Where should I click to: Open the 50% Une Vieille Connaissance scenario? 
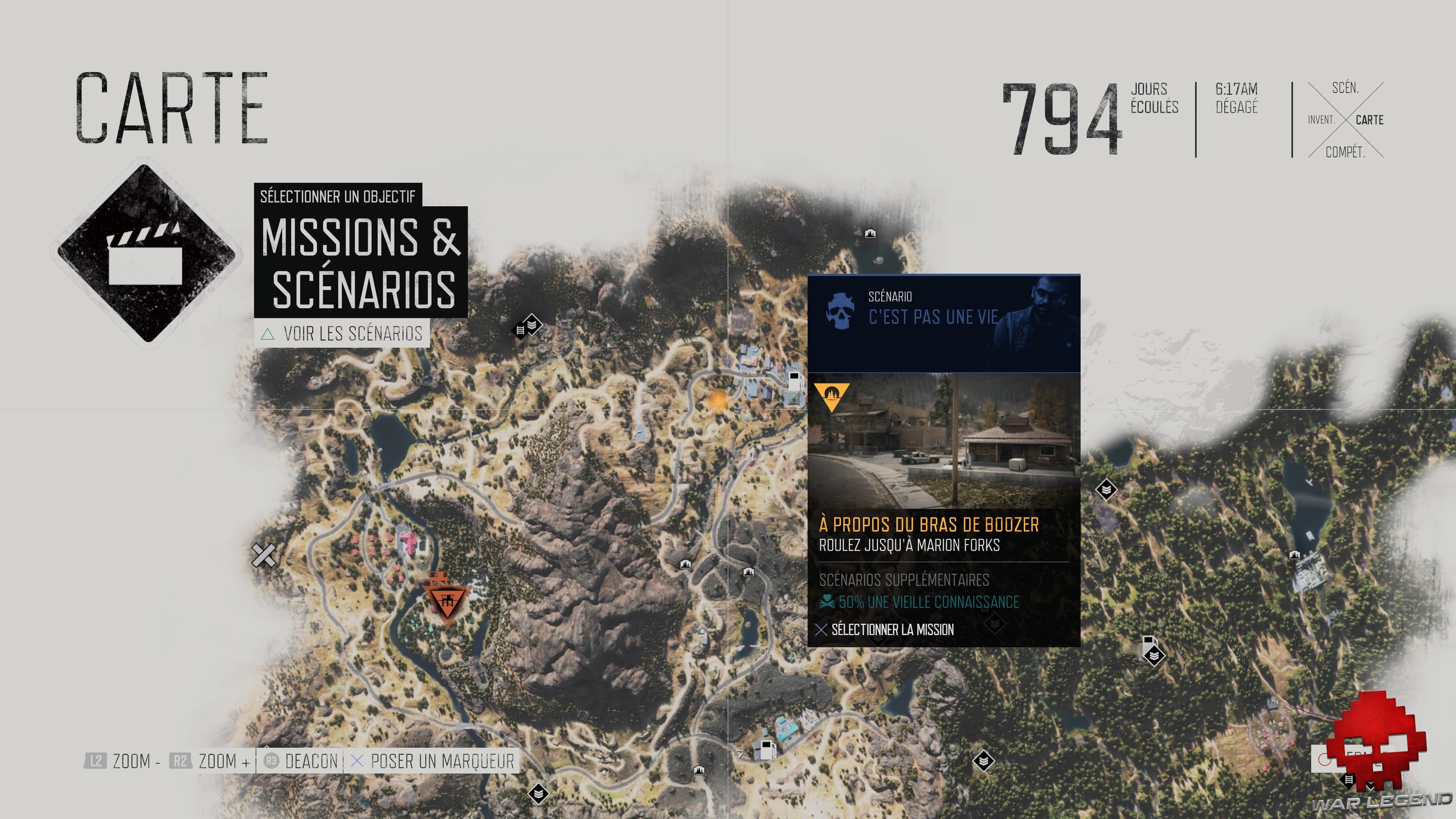coord(927,602)
